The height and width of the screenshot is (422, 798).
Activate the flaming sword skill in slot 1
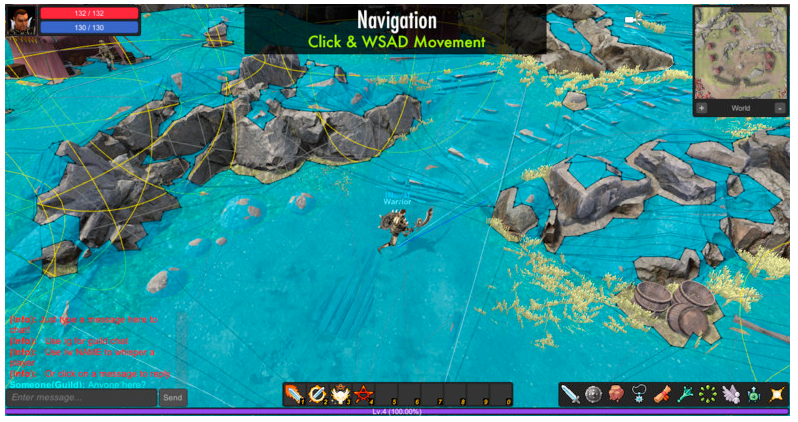(x=294, y=394)
